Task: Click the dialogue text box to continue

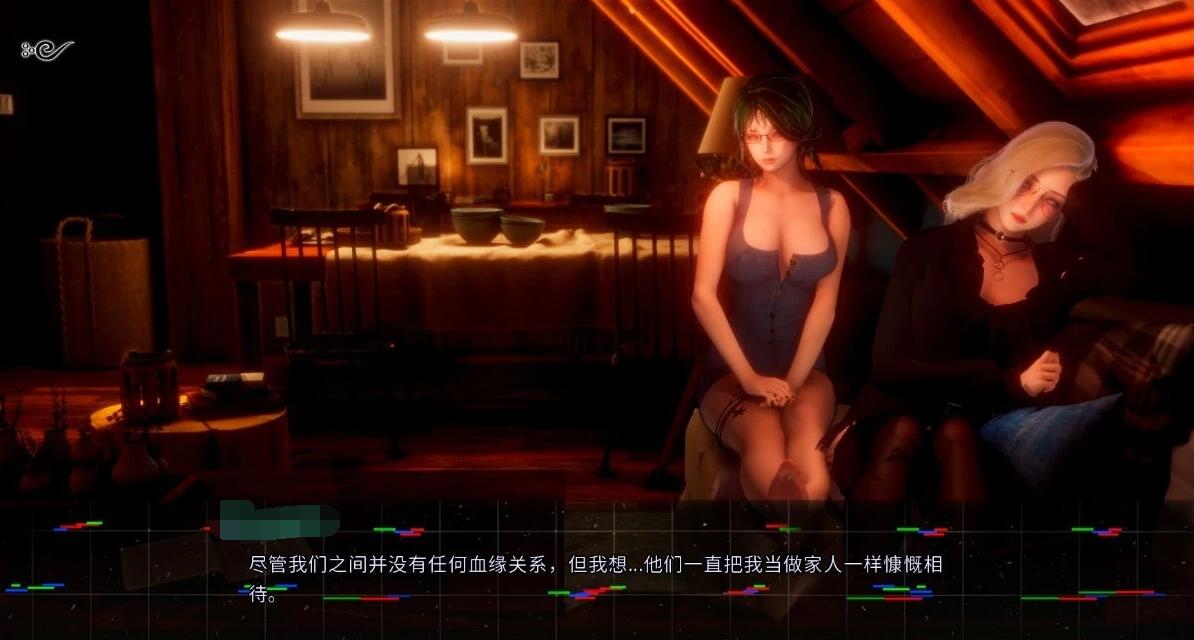Action: [596, 576]
